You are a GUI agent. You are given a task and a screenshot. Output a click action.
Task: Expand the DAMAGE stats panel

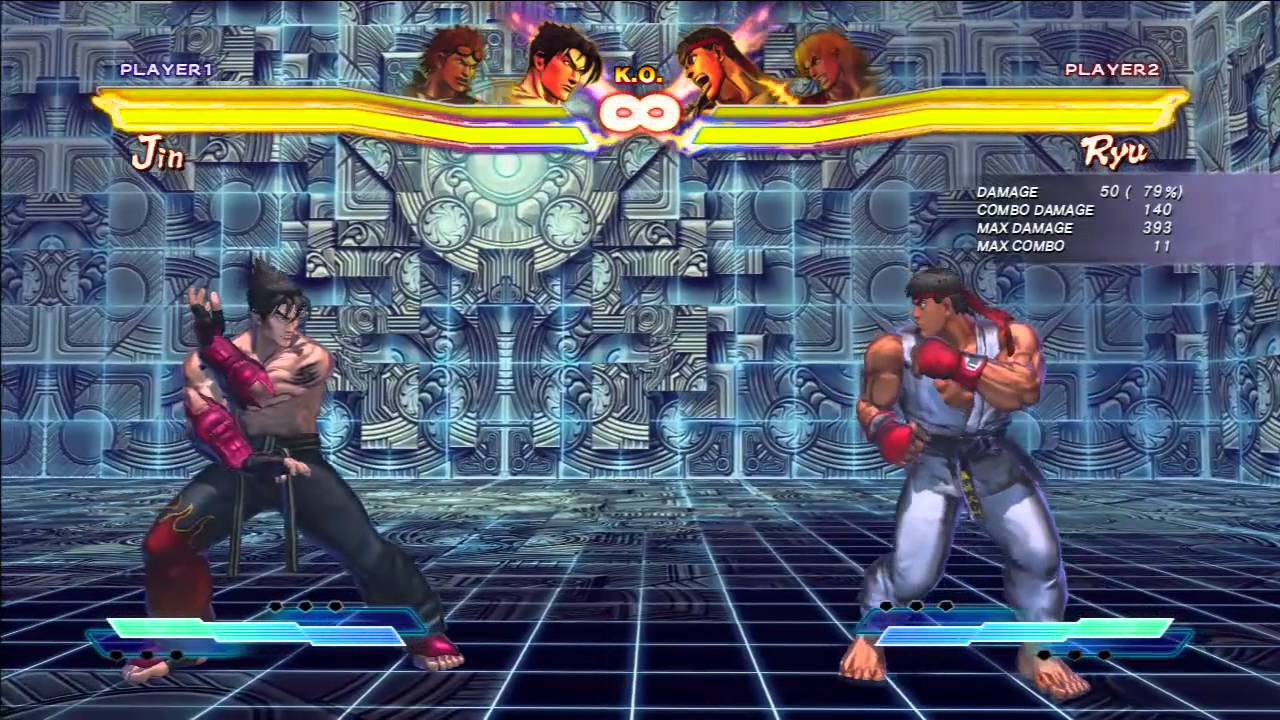pos(1007,191)
